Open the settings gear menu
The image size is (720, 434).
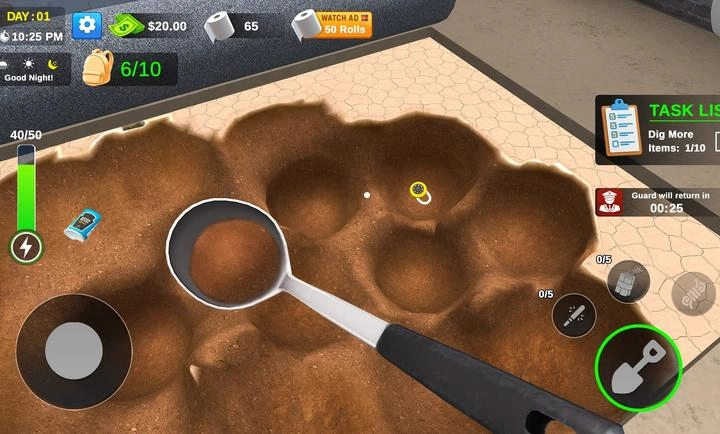87,25
